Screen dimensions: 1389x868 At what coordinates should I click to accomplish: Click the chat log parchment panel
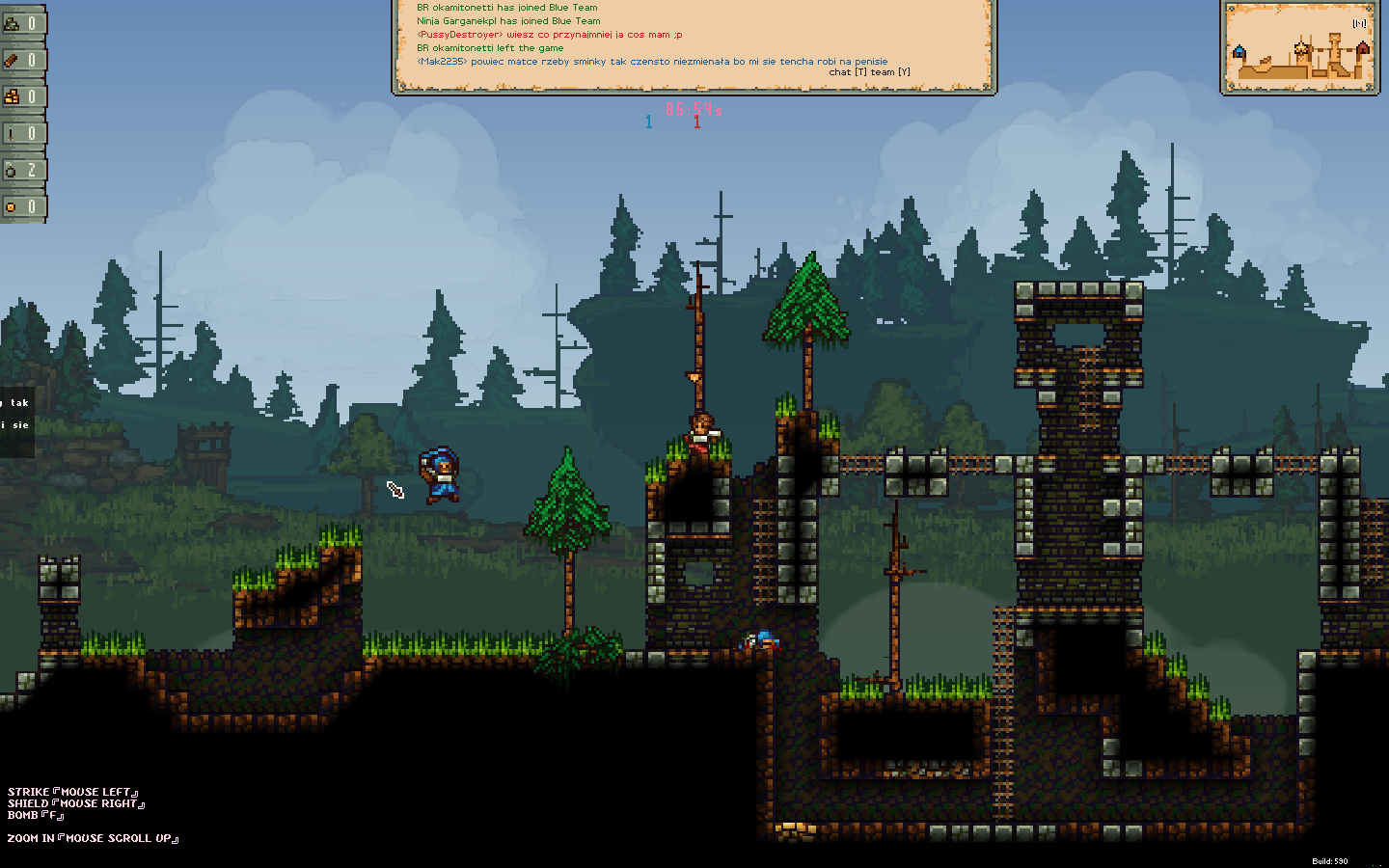(x=694, y=45)
